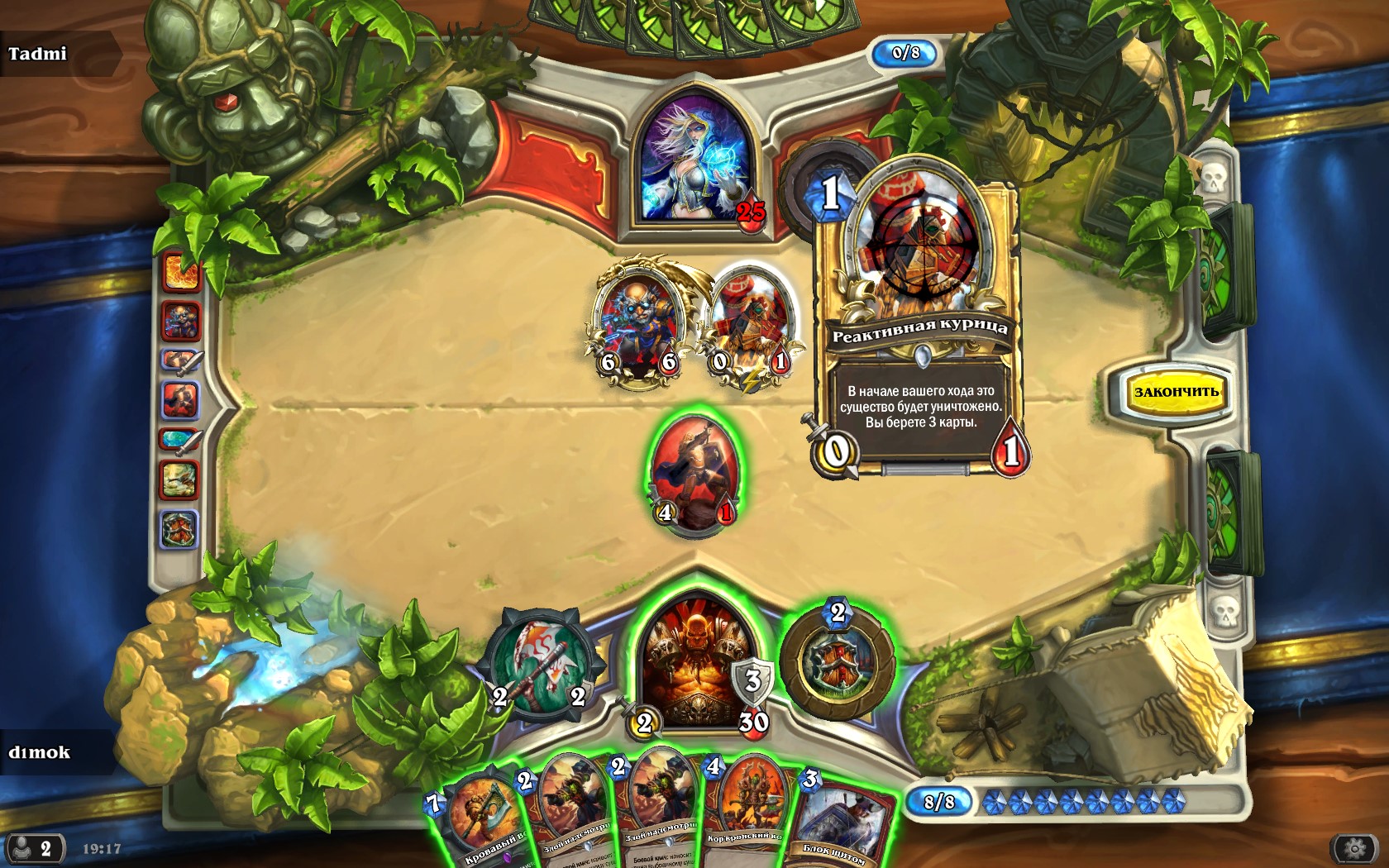1389x868 pixels.
Task: Target the enemy mage hero portrait
Action: click(x=694, y=161)
